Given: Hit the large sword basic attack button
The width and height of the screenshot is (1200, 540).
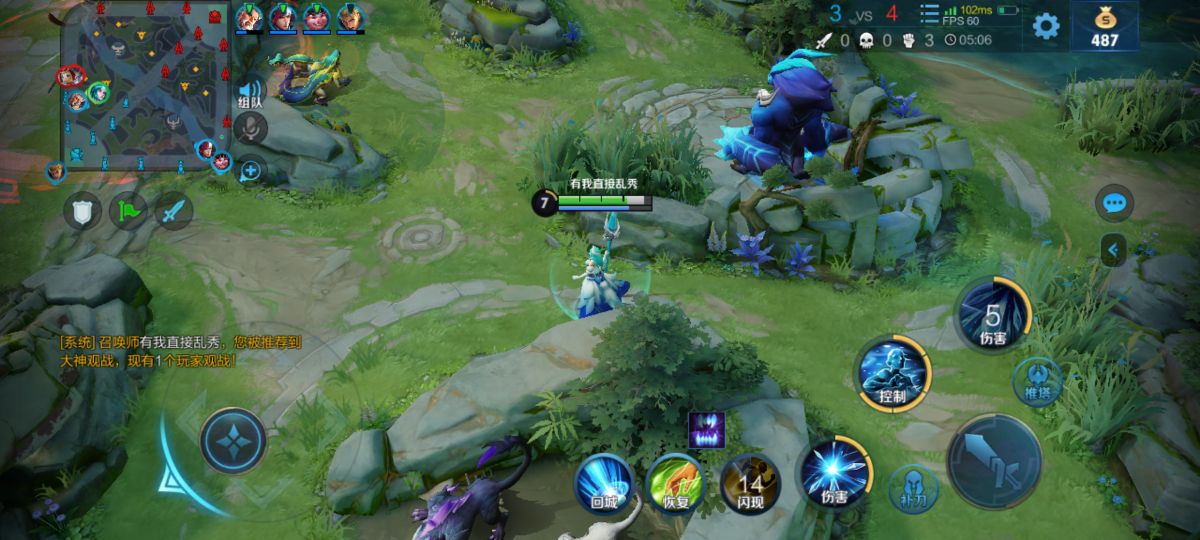Looking at the screenshot, I should tap(995, 461).
